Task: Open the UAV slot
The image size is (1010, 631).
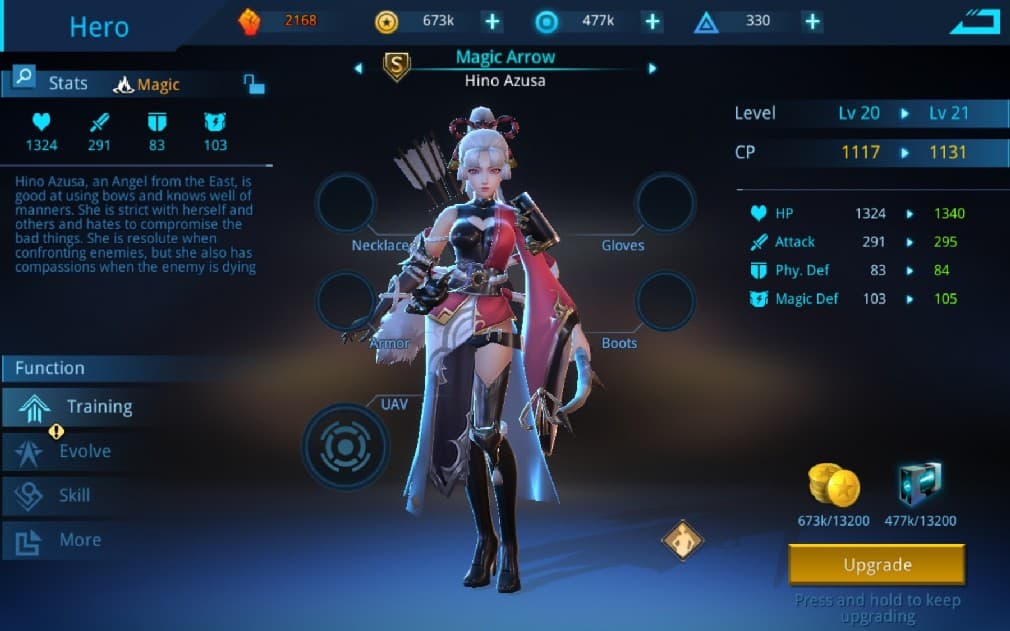Action: [346, 447]
